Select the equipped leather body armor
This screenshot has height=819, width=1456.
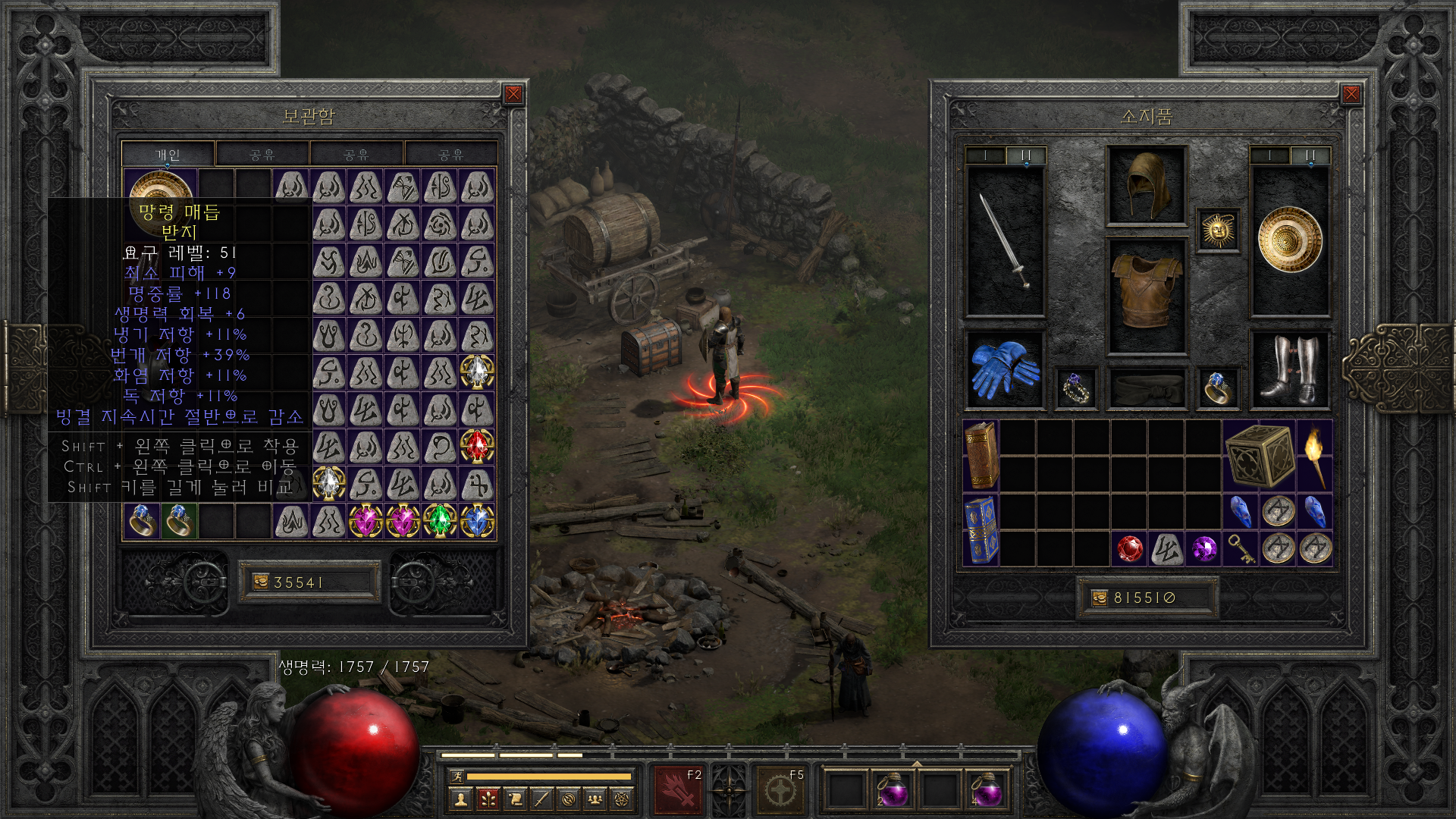pos(1146,297)
